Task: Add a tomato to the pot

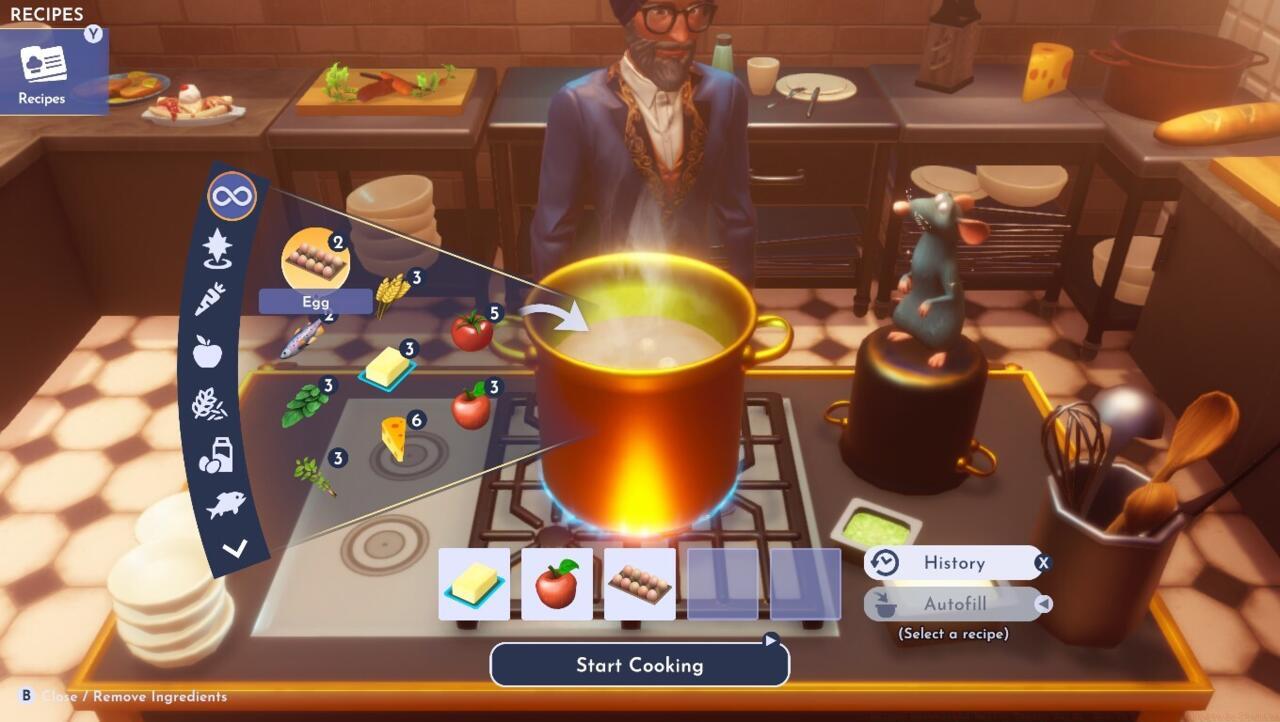Action: [x=472, y=330]
